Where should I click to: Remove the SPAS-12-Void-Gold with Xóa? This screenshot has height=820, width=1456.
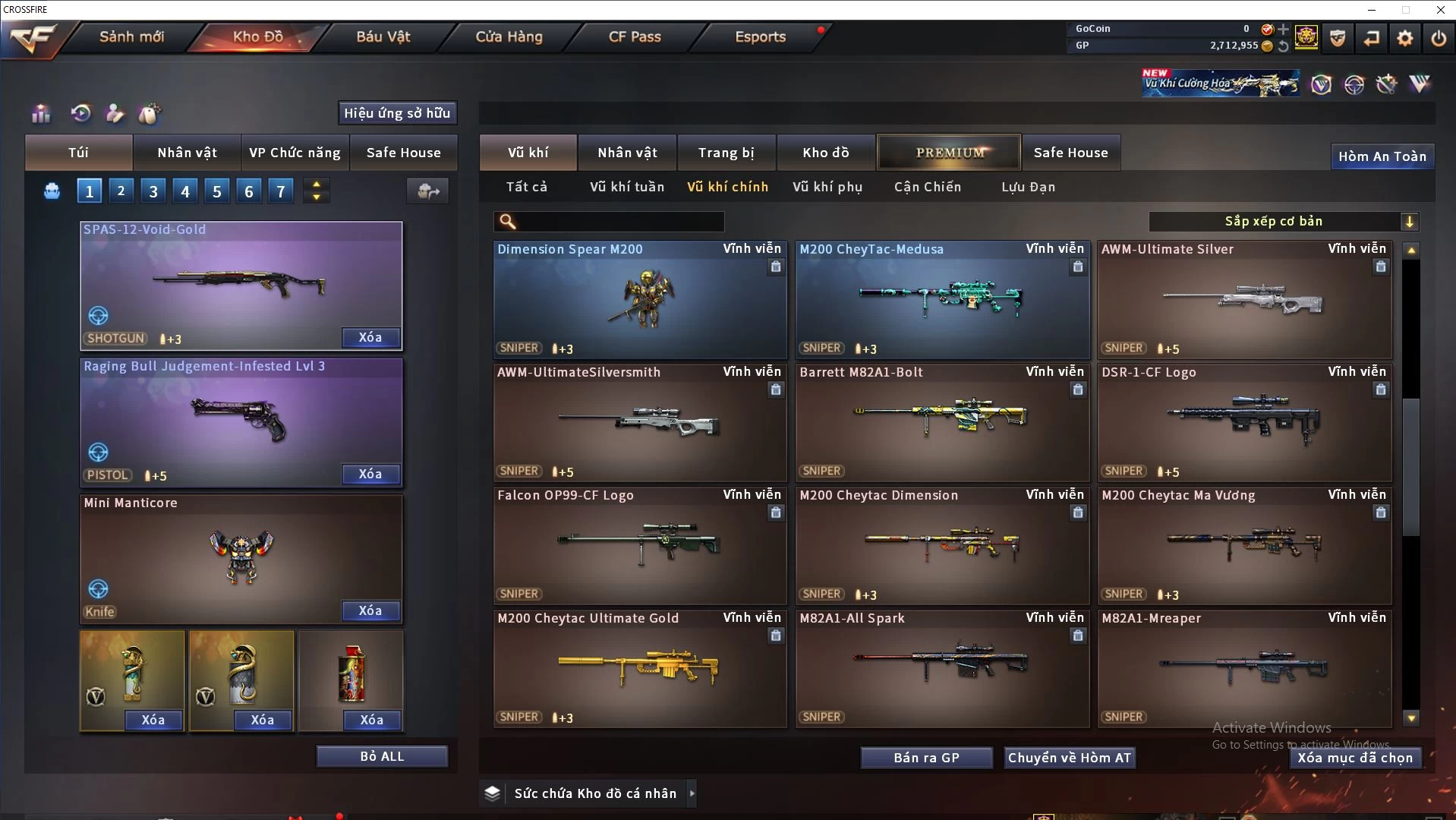coord(370,338)
